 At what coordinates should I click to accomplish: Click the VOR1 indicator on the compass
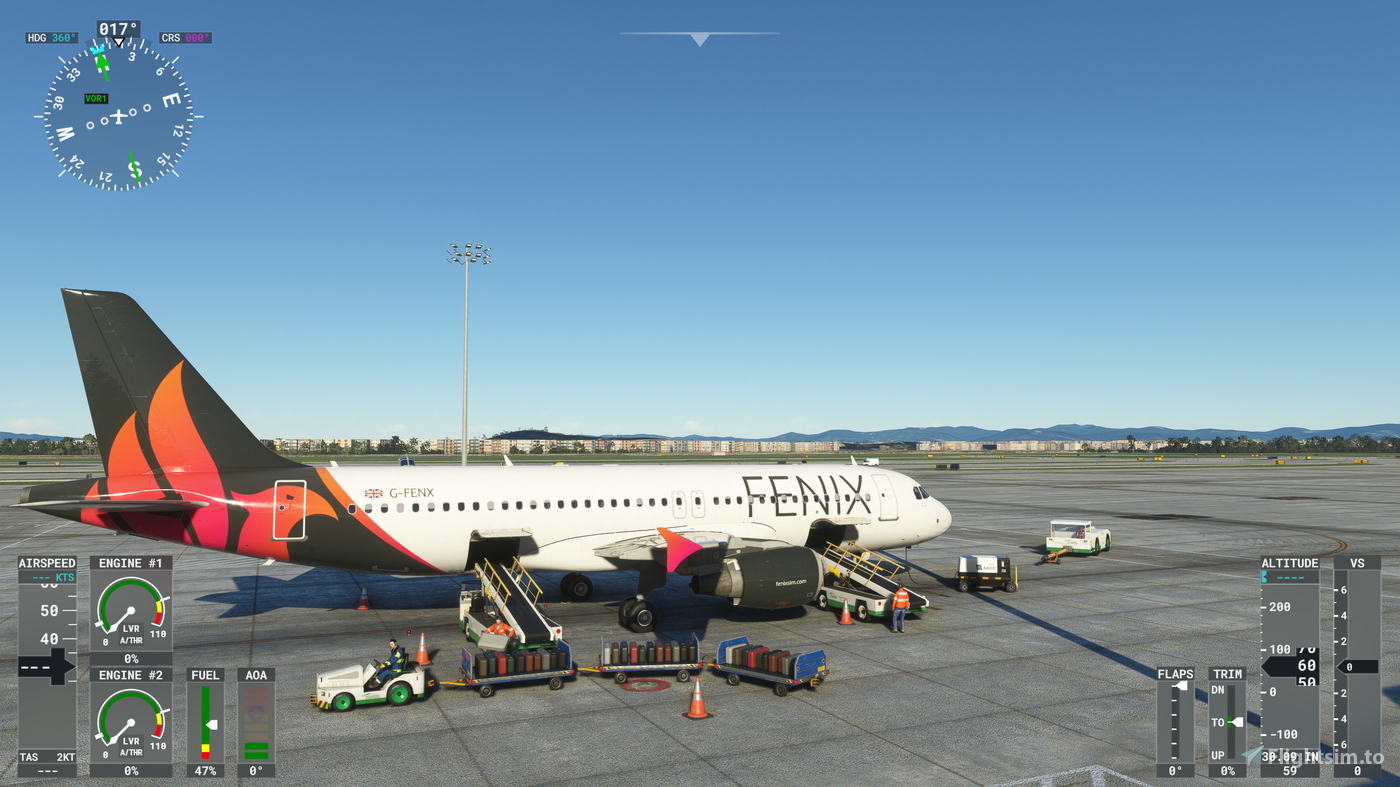coord(96,99)
